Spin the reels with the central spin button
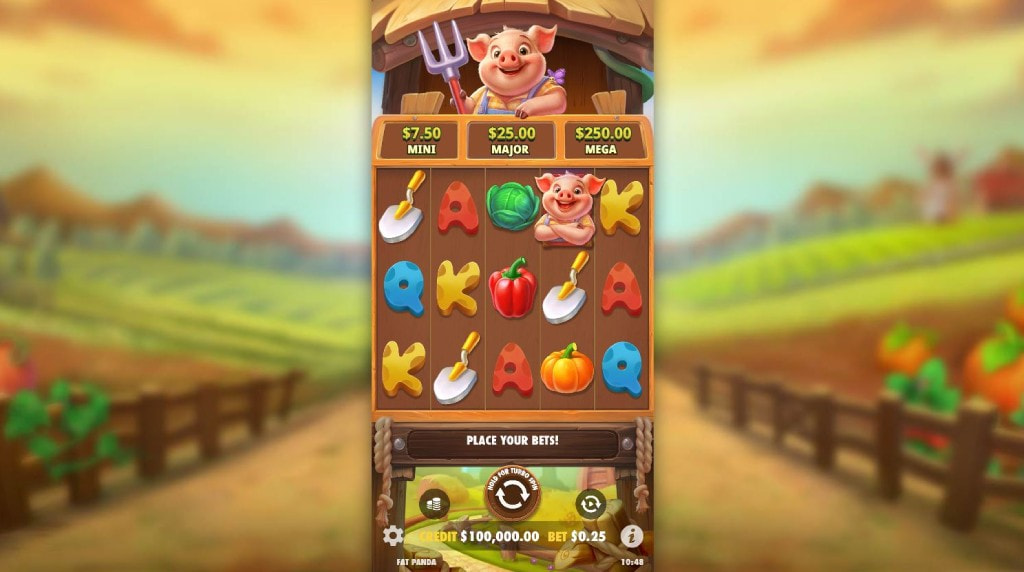 512,496
